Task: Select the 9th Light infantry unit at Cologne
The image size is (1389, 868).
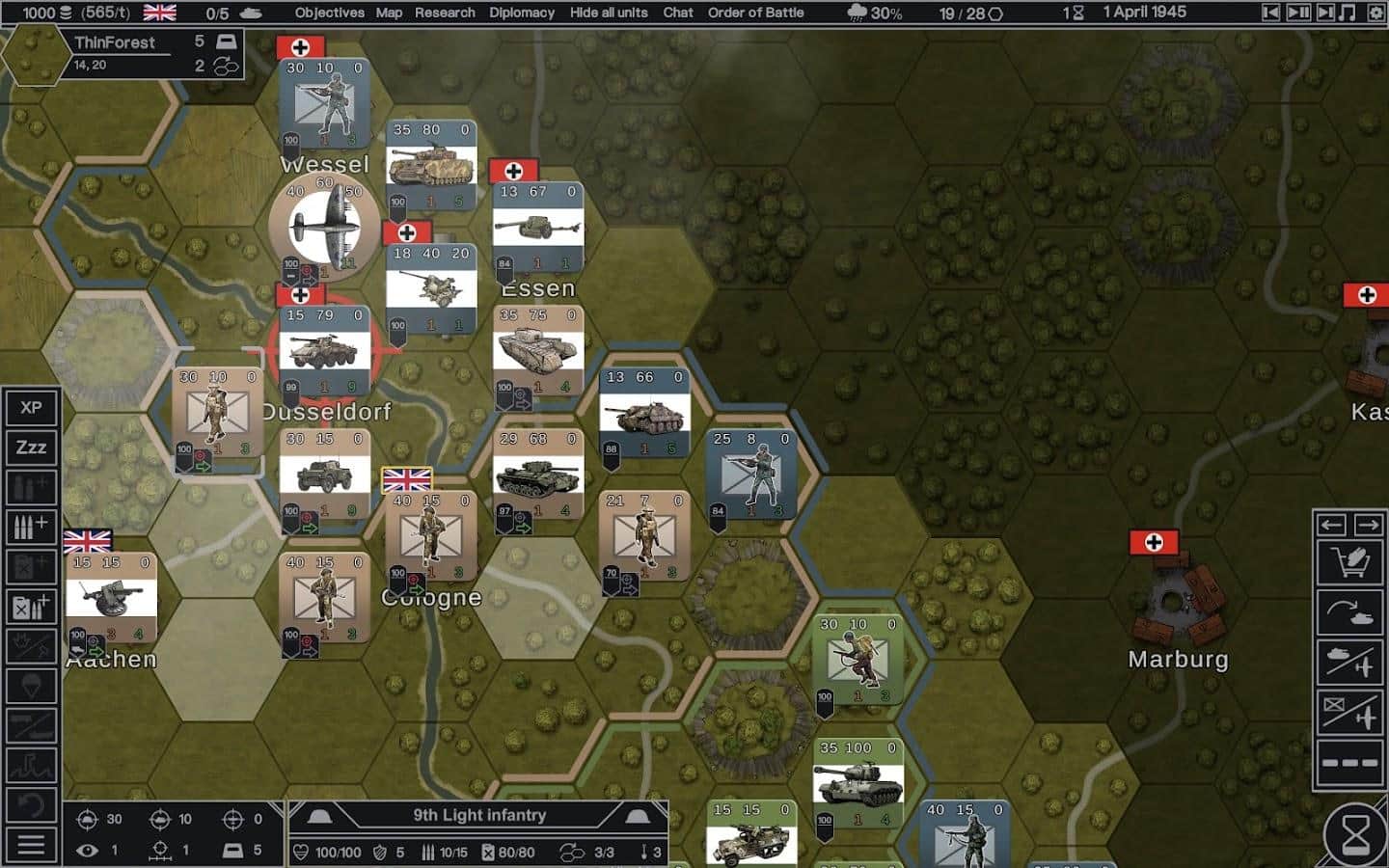Action: click(430, 536)
